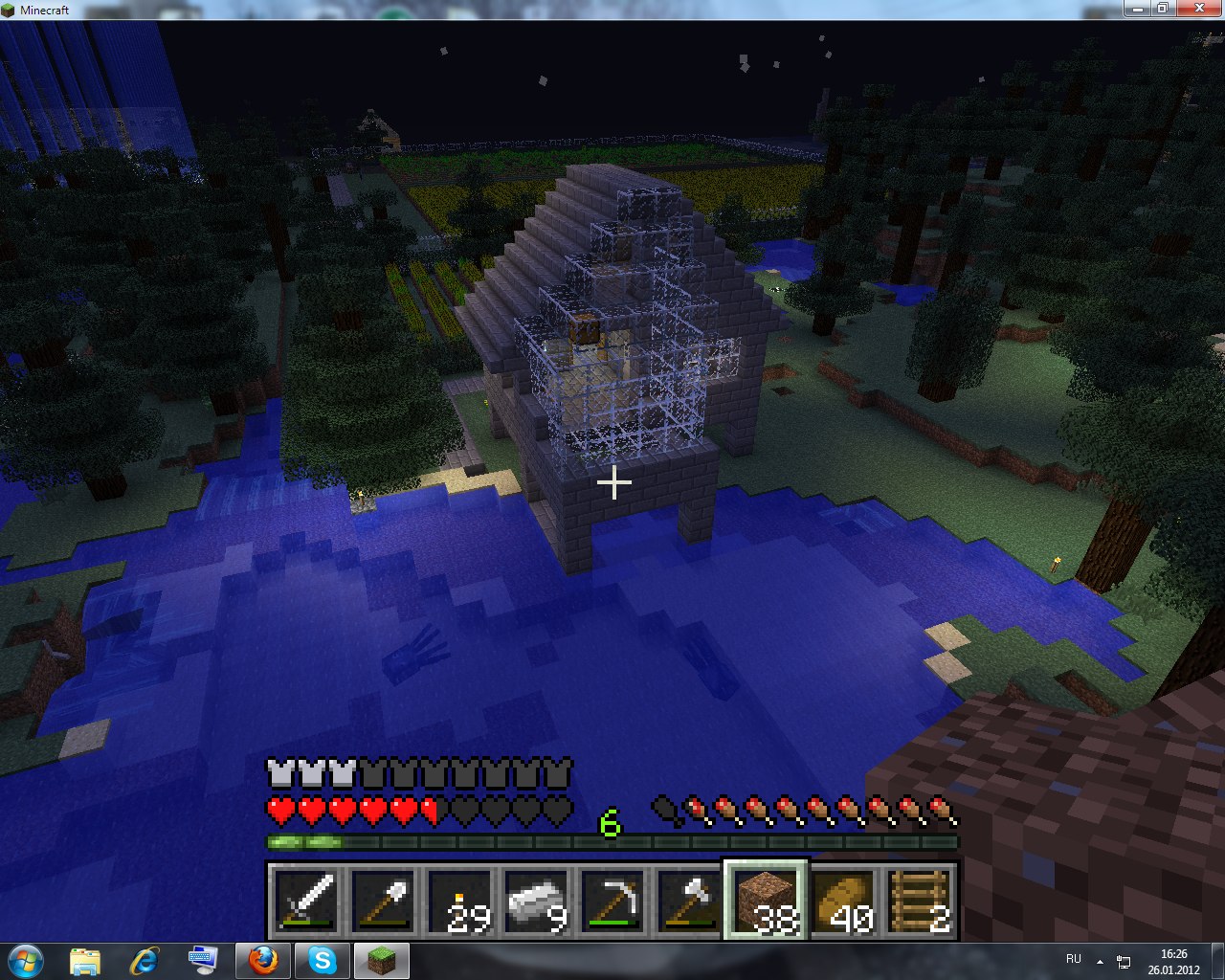This screenshot has width=1225, height=980.
Task: Open Firefox from the taskbar
Action: coord(263,960)
